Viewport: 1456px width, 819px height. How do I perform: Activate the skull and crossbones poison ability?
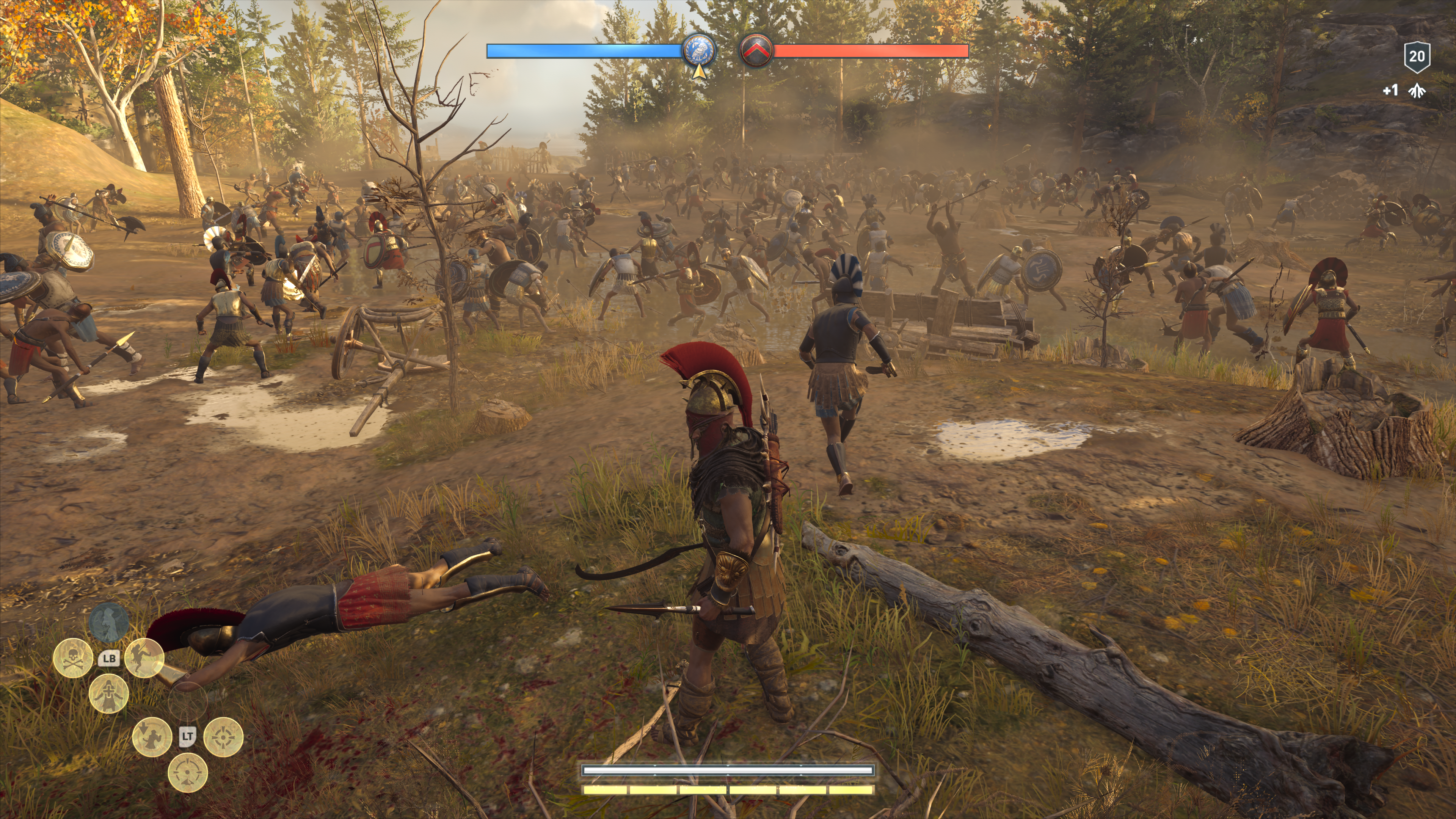pos(73,657)
